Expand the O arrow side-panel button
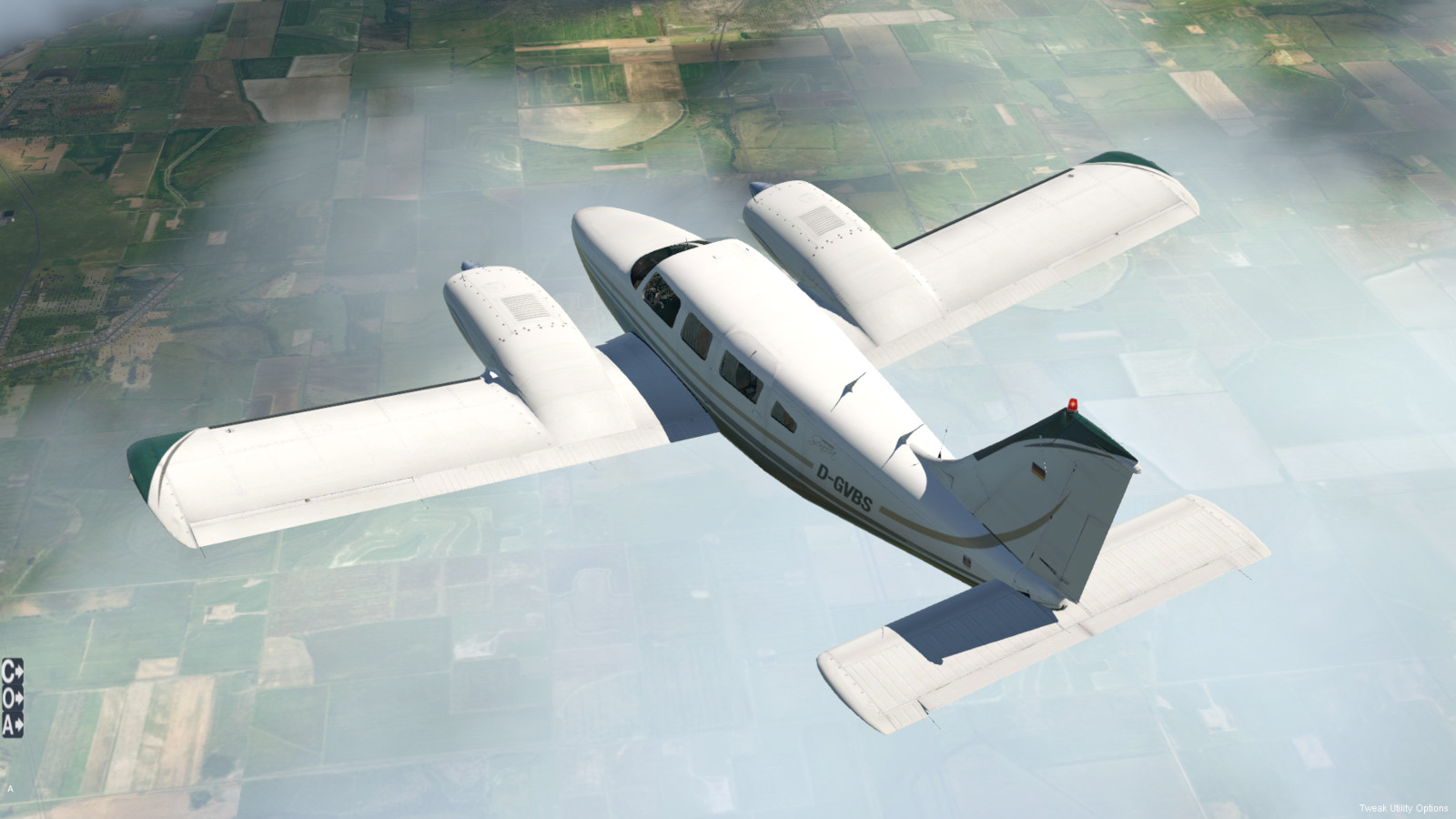Image resolution: width=1456 pixels, height=819 pixels. tap(12, 699)
